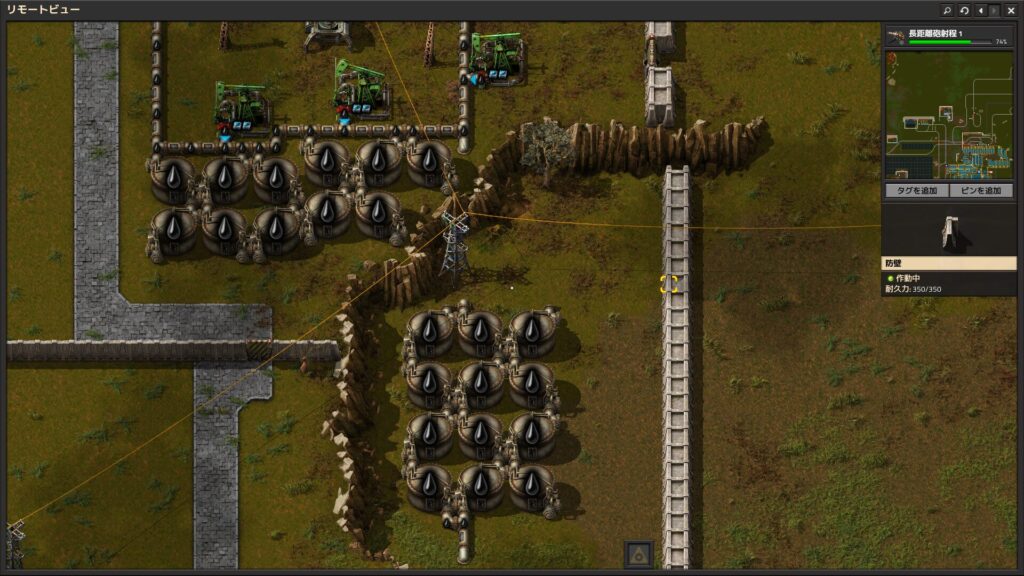Go back with the left arrow button

980,10
